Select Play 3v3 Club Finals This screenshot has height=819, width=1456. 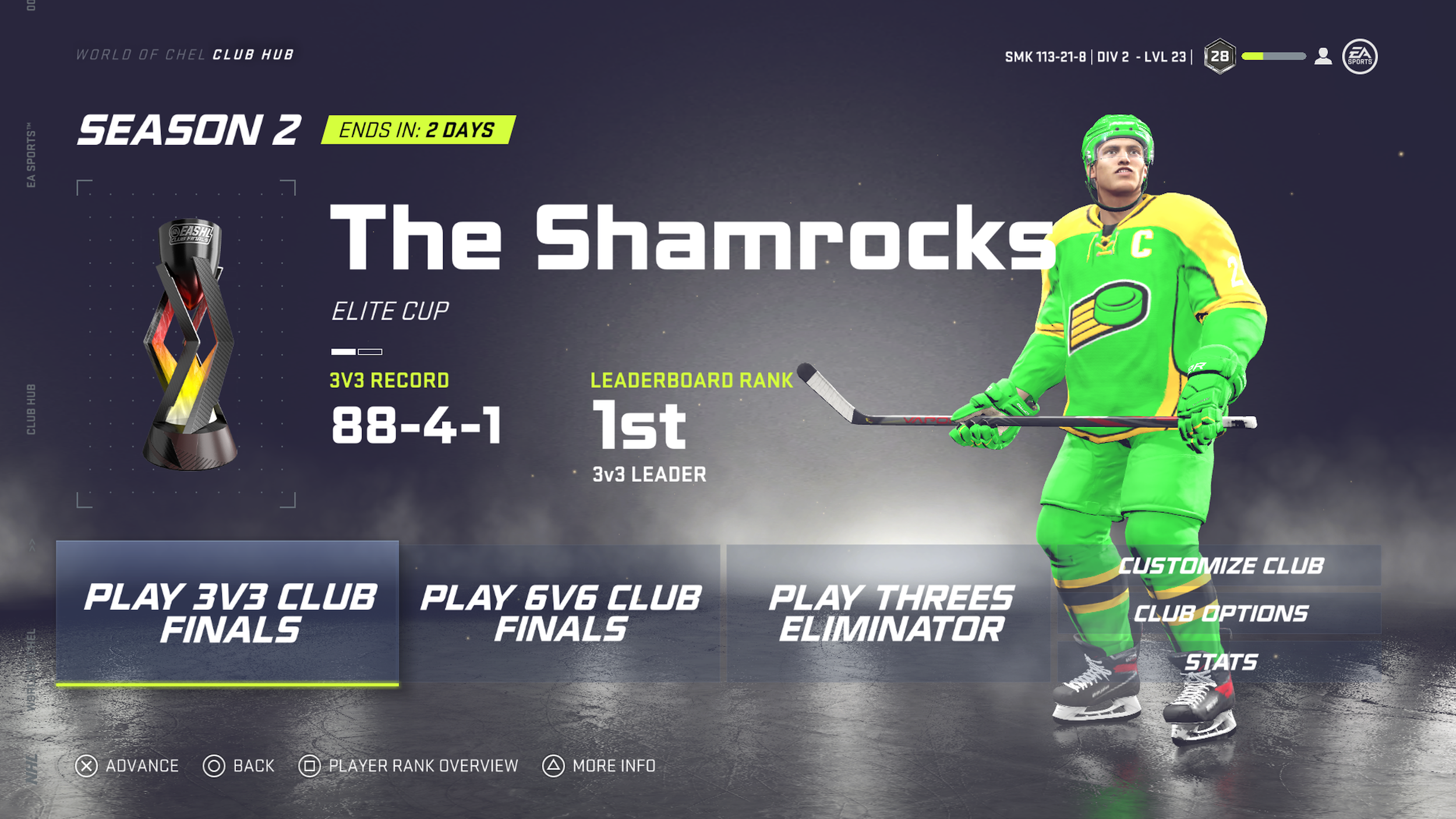click(228, 613)
